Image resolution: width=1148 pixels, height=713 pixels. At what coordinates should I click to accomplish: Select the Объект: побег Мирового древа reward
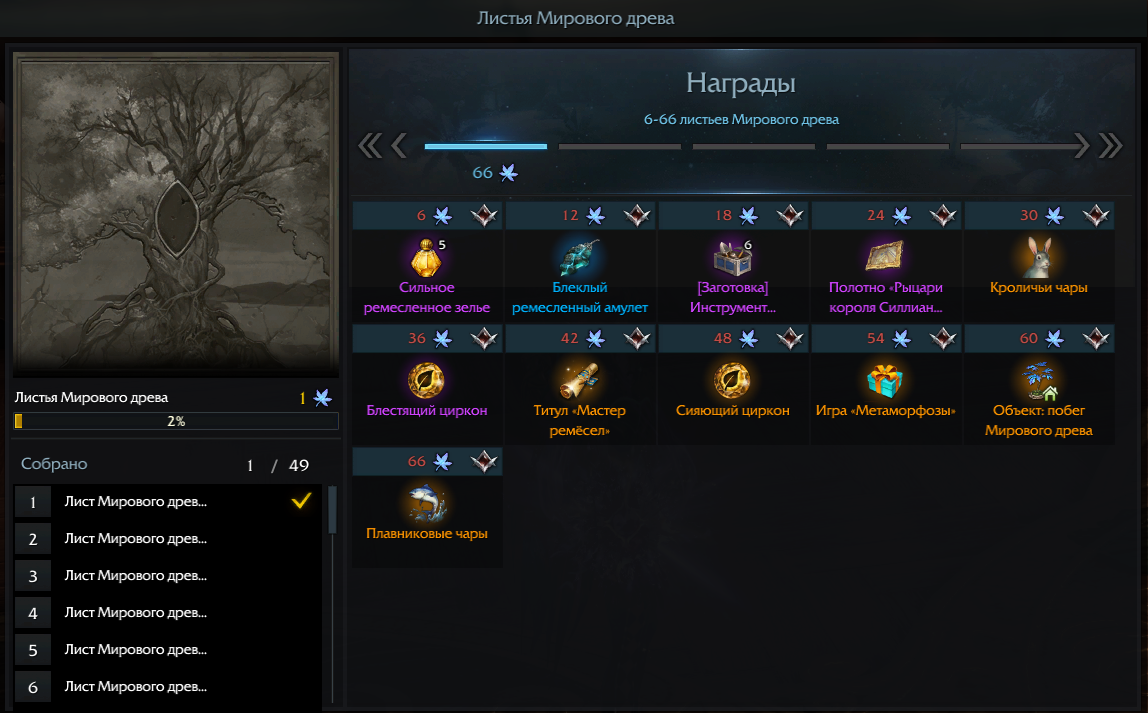tap(1039, 380)
